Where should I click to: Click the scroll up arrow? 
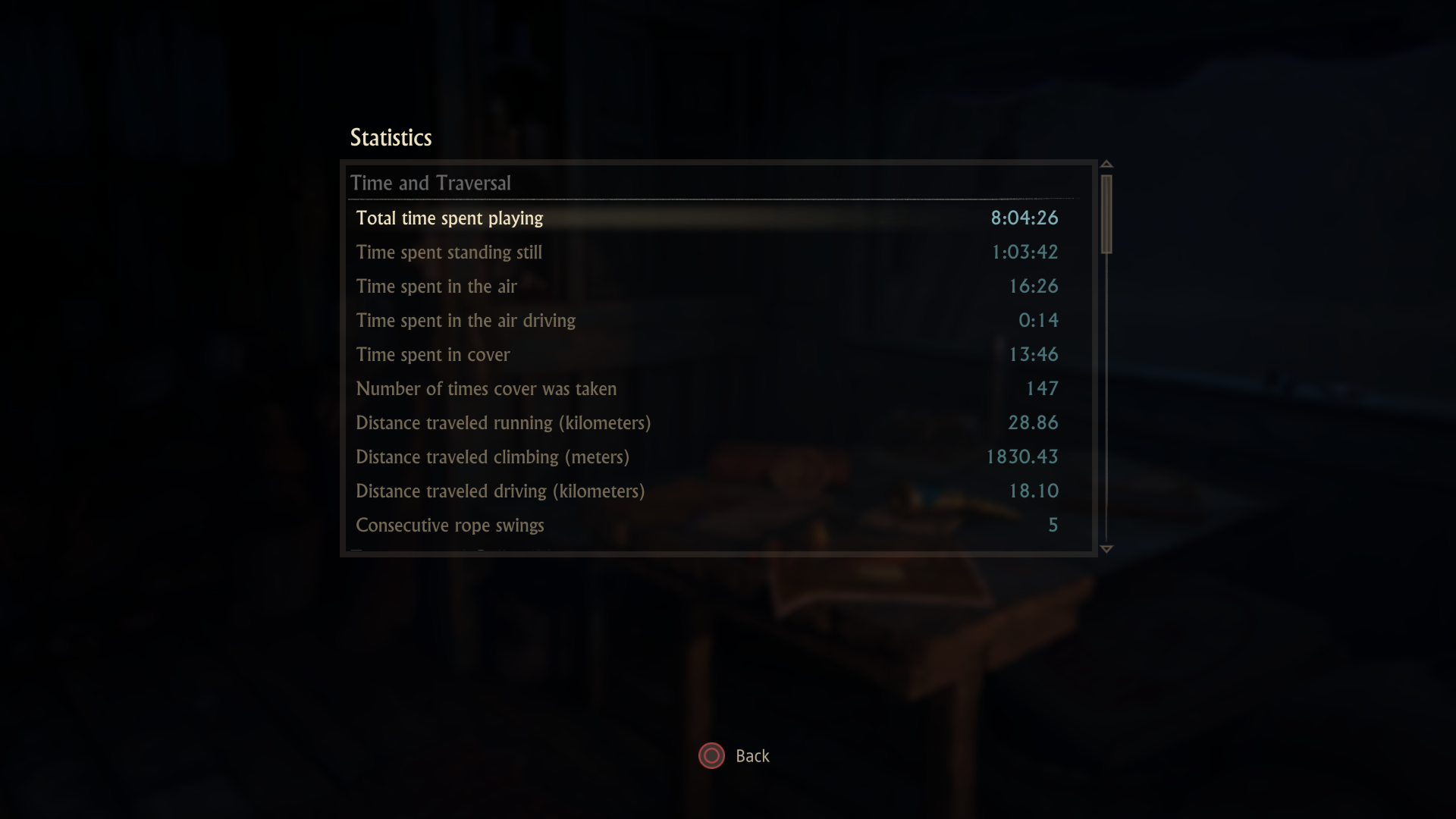click(x=1106, y=164)
